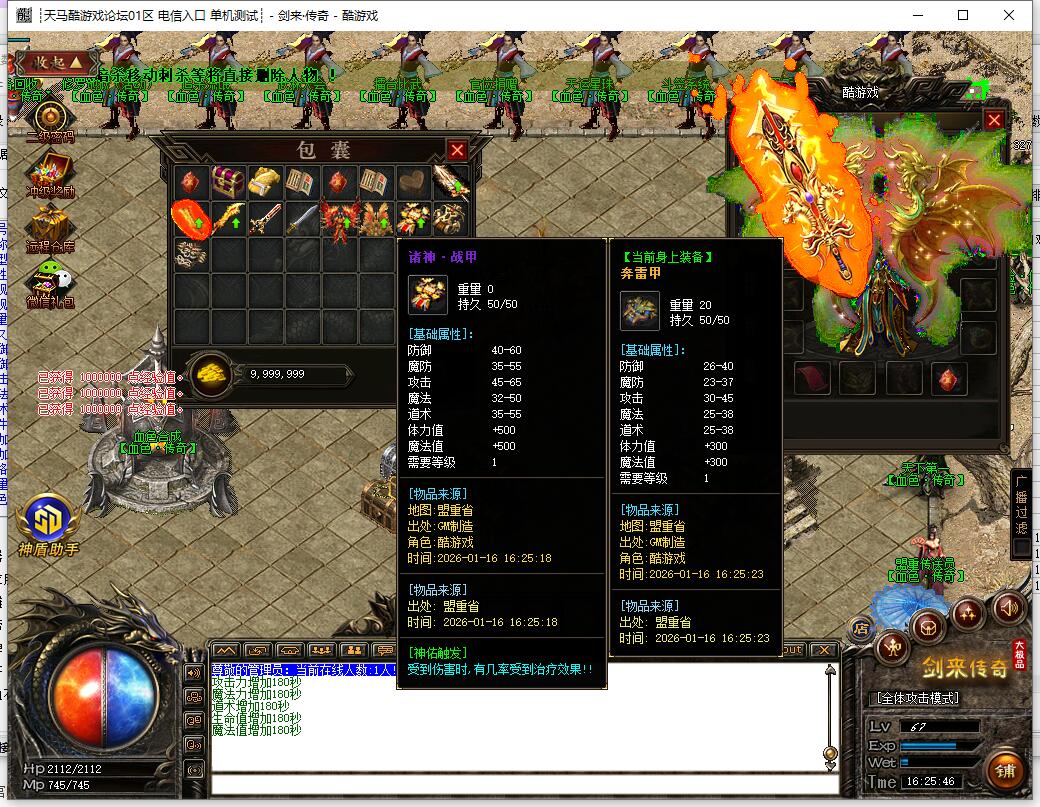Screen dimensions: 1040x807
Task: Select the heart-shaped item in bag
Action: pyautogui.click(x=411, y=182)
